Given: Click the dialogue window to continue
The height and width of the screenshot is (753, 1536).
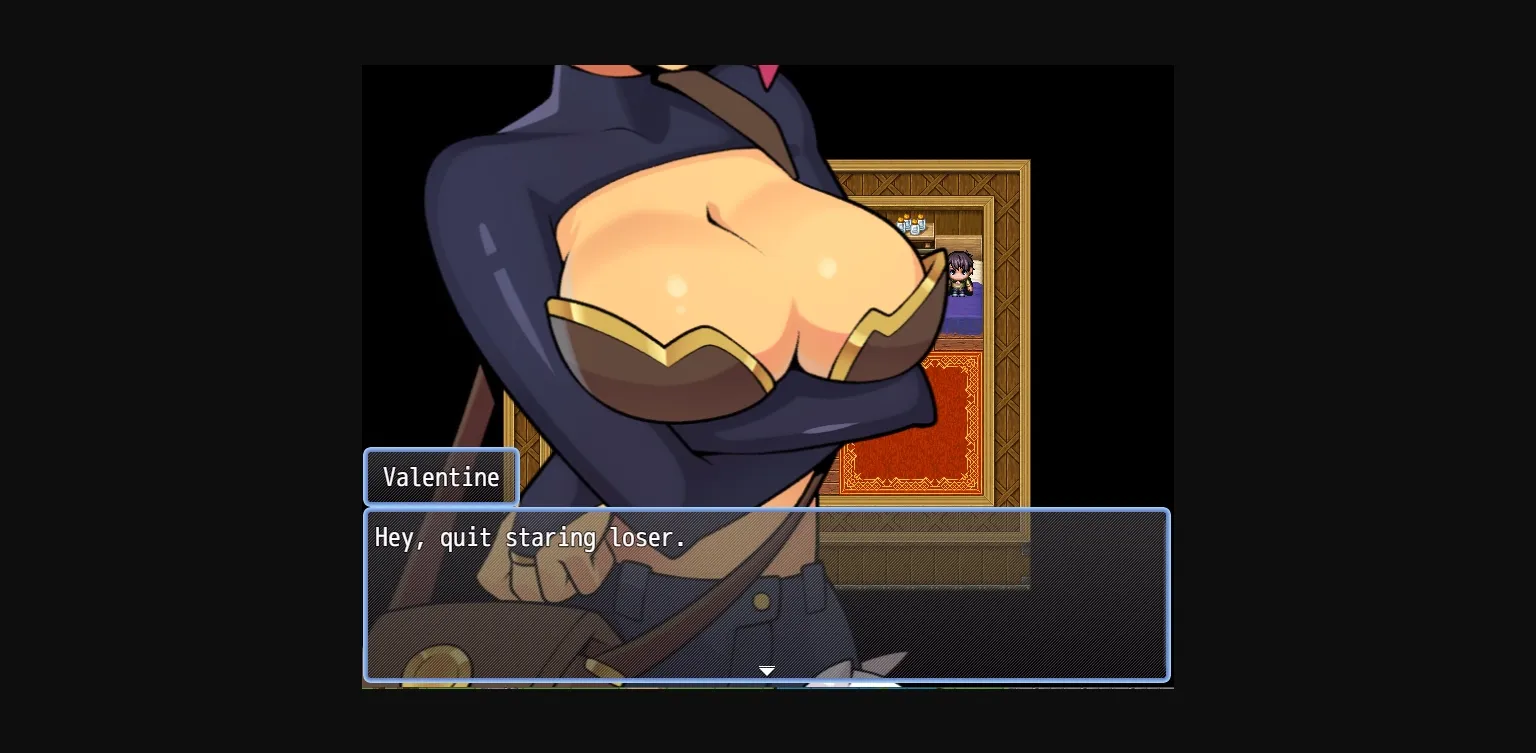Looking at the screenshot, I should [766, 595].
